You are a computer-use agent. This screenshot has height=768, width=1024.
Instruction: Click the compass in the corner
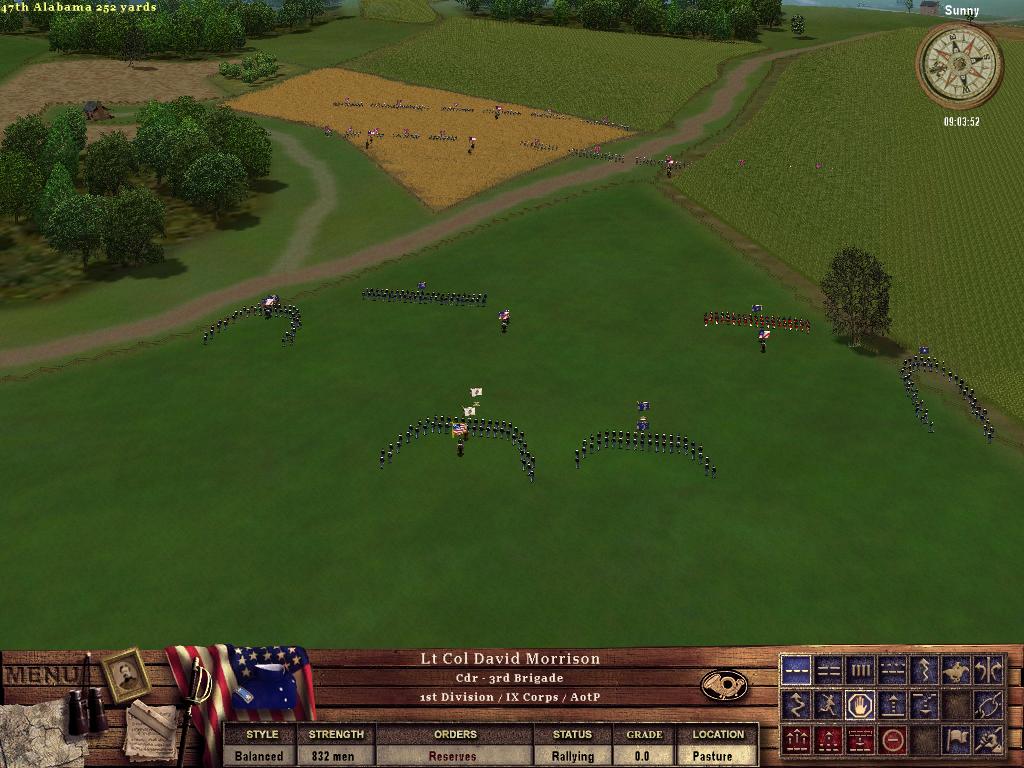point(959,65)
